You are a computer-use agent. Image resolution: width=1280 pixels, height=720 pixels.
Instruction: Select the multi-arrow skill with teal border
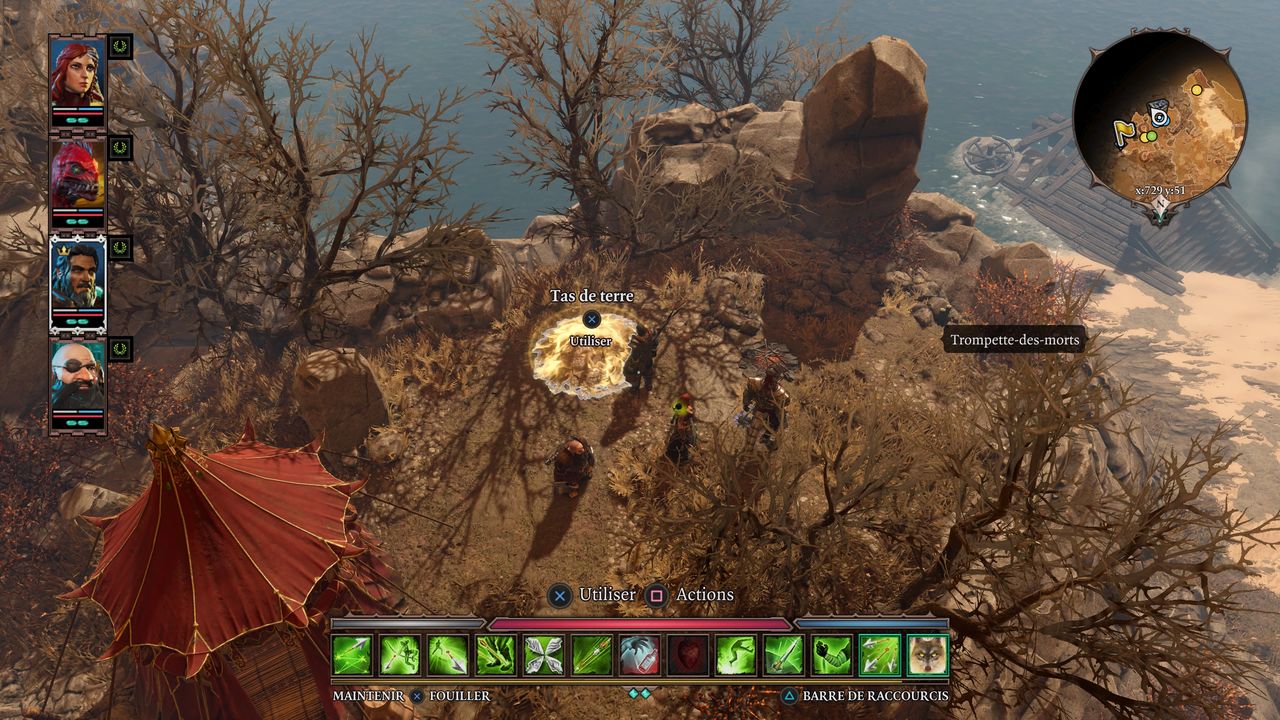point(879,655)
